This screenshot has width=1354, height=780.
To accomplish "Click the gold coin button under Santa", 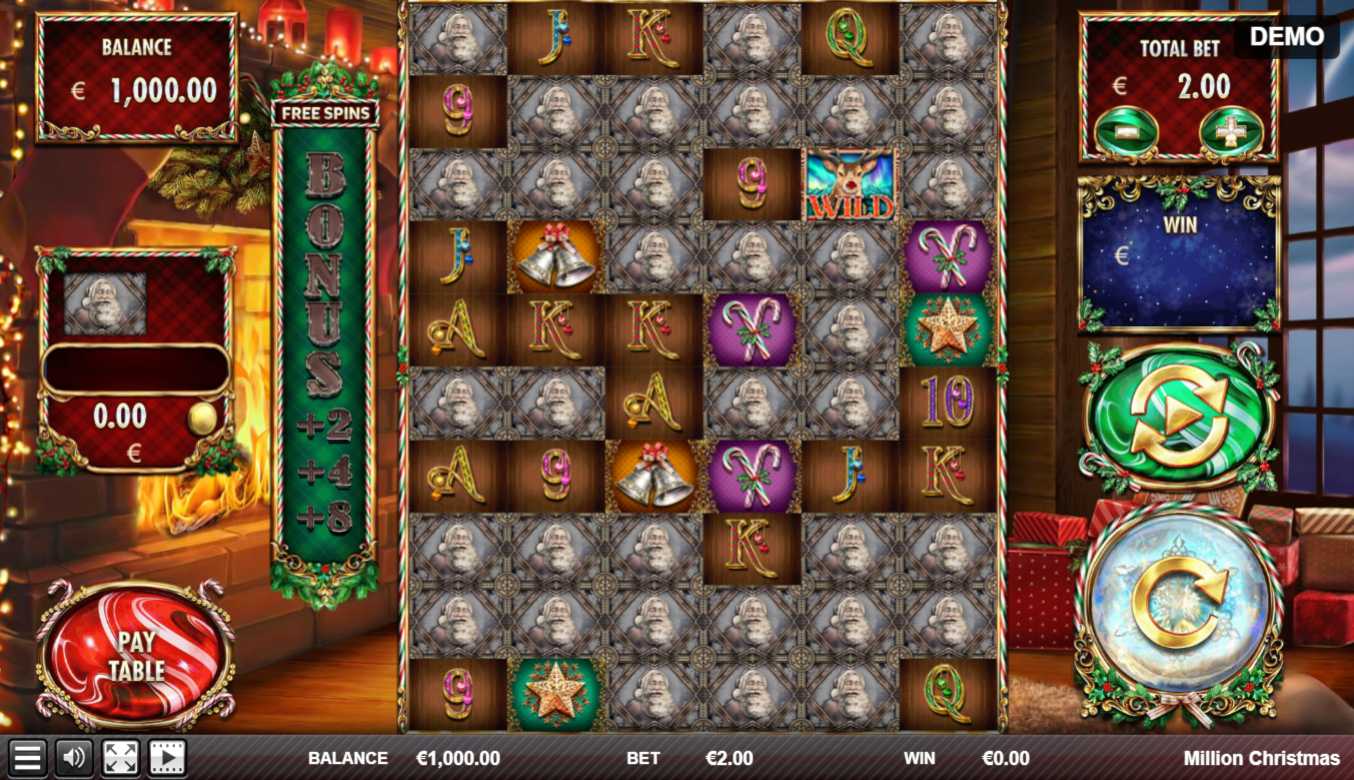I will 202,419.
